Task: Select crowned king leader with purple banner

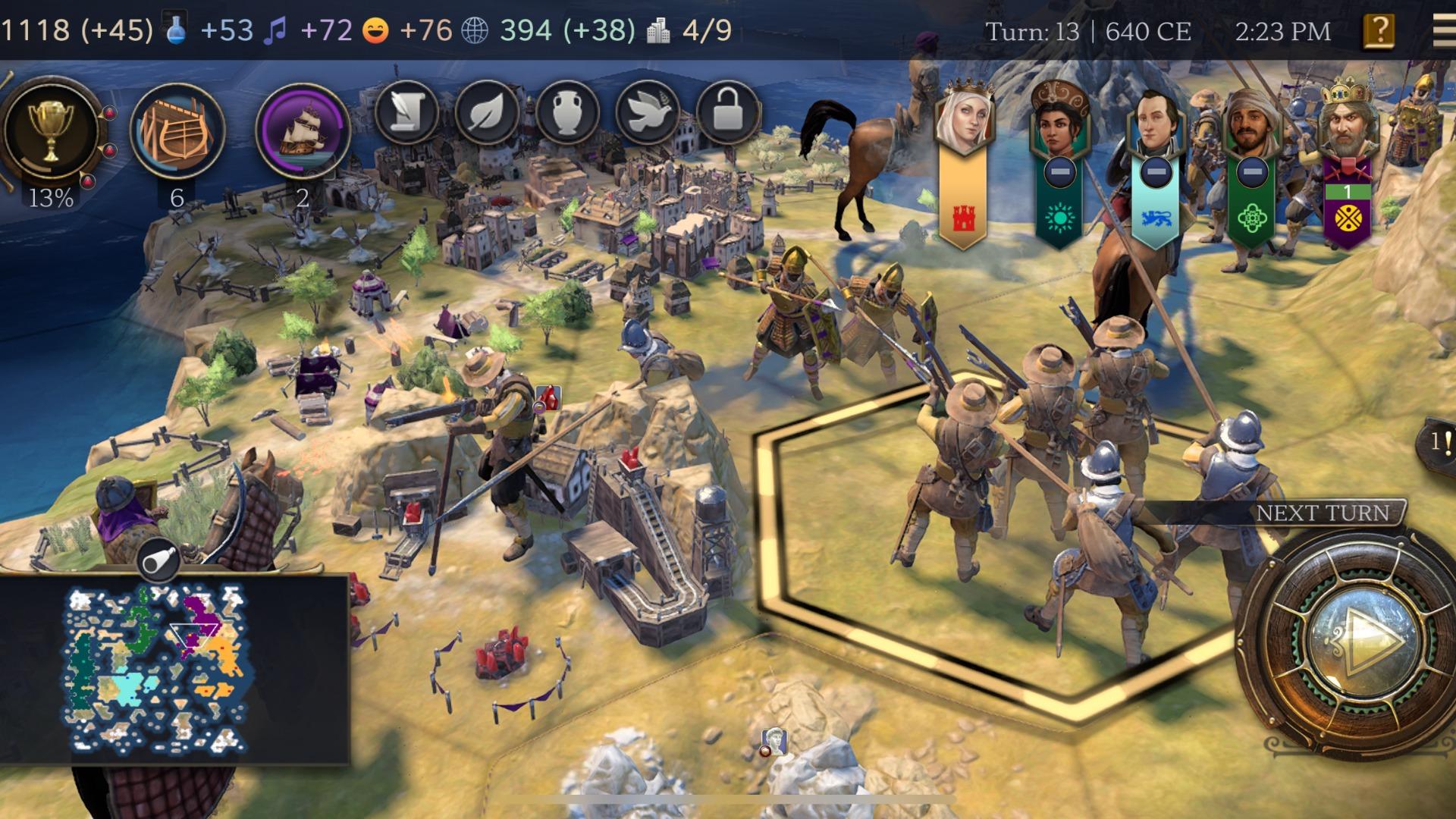Action: pos(1347,121)
